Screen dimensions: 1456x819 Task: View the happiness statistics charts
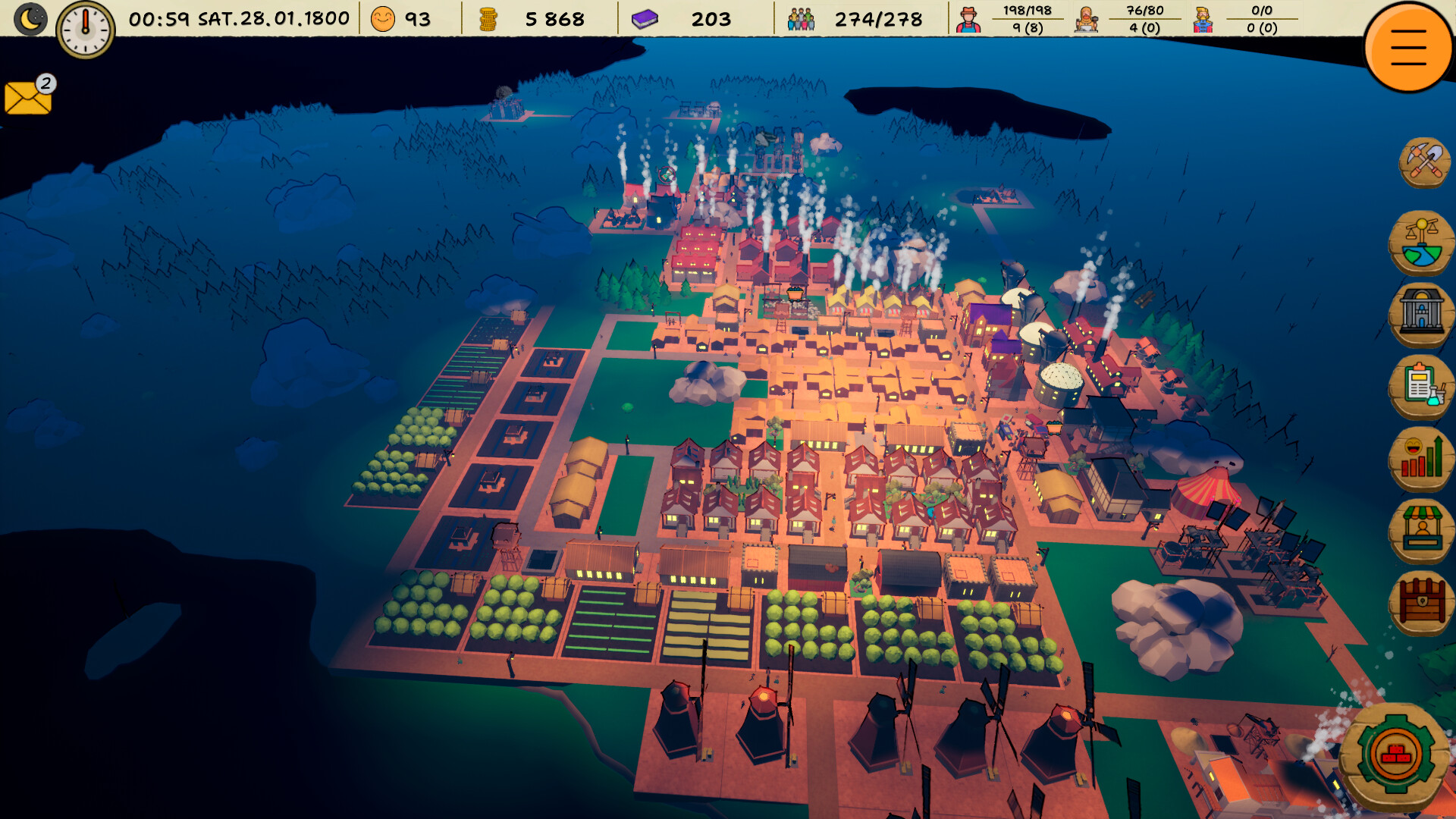1424,458
